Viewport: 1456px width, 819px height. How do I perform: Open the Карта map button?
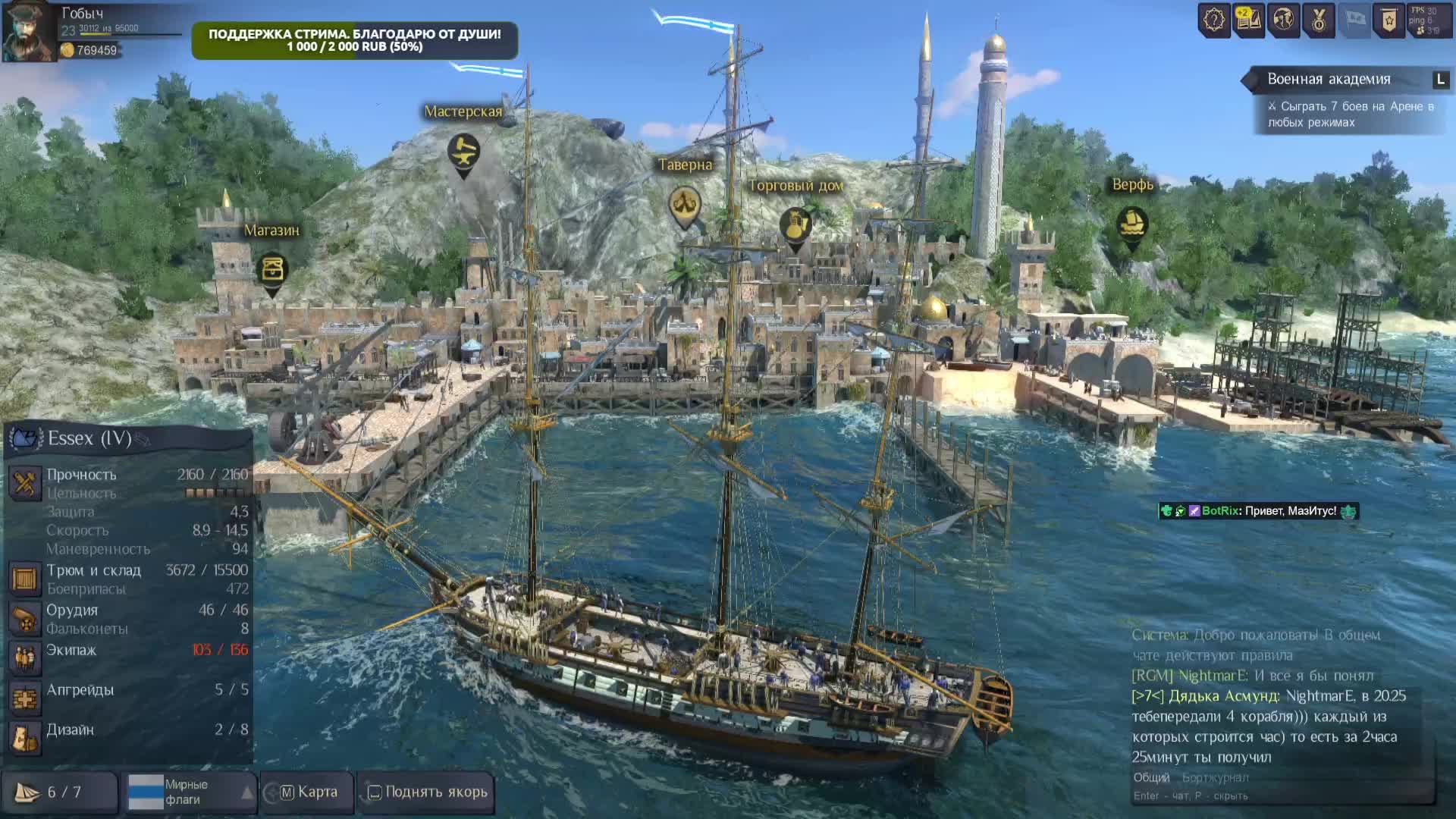tap(308, 792)
